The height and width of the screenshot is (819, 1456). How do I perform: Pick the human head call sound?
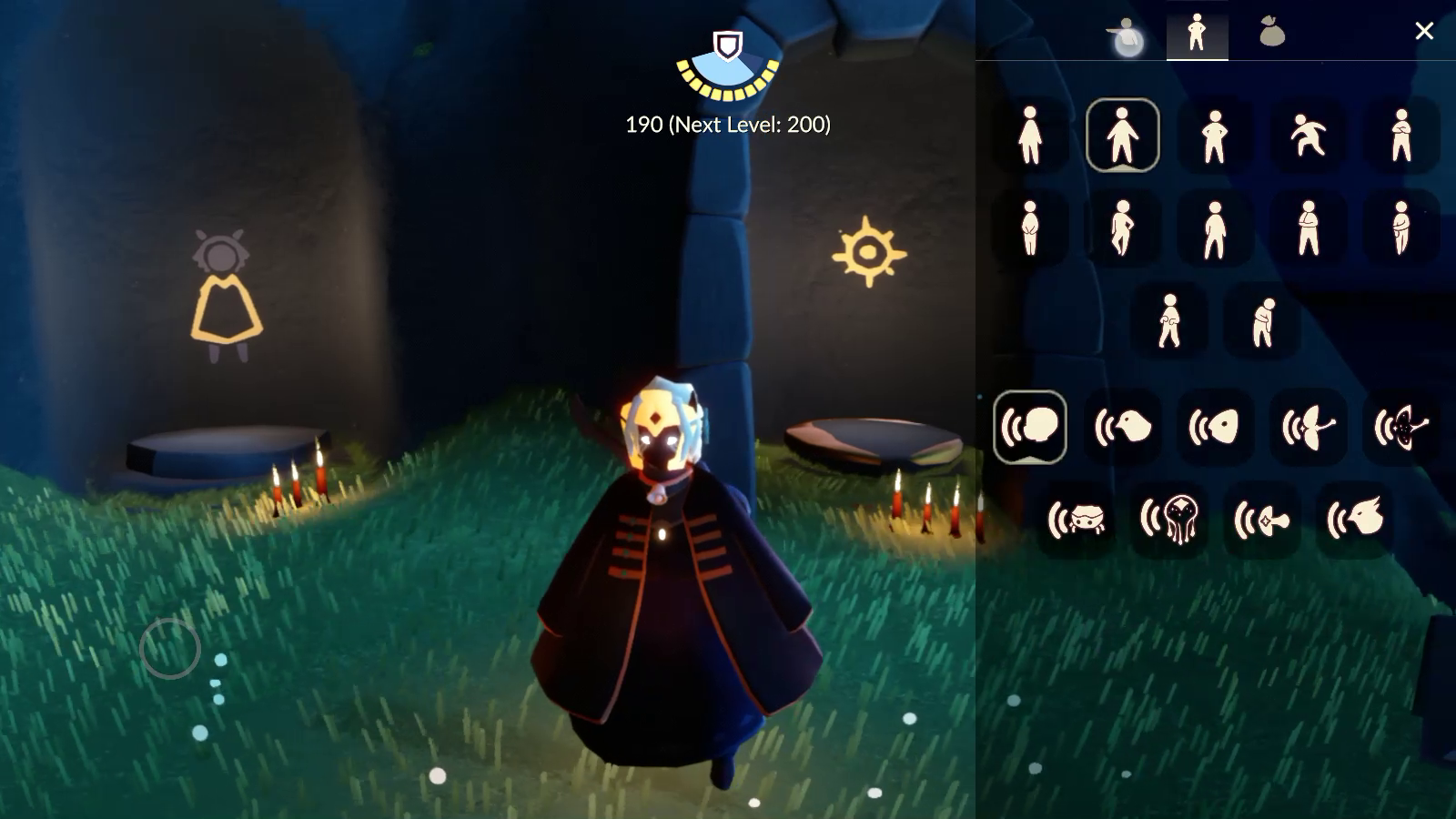[1030, 427]
